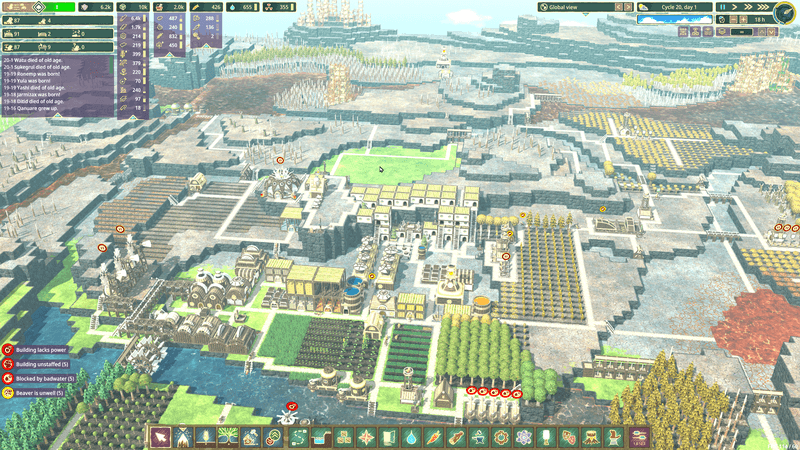The image size is (800, 450).
Task: Click the 'Building lacks power' alert
Action: tap(40, 350)
